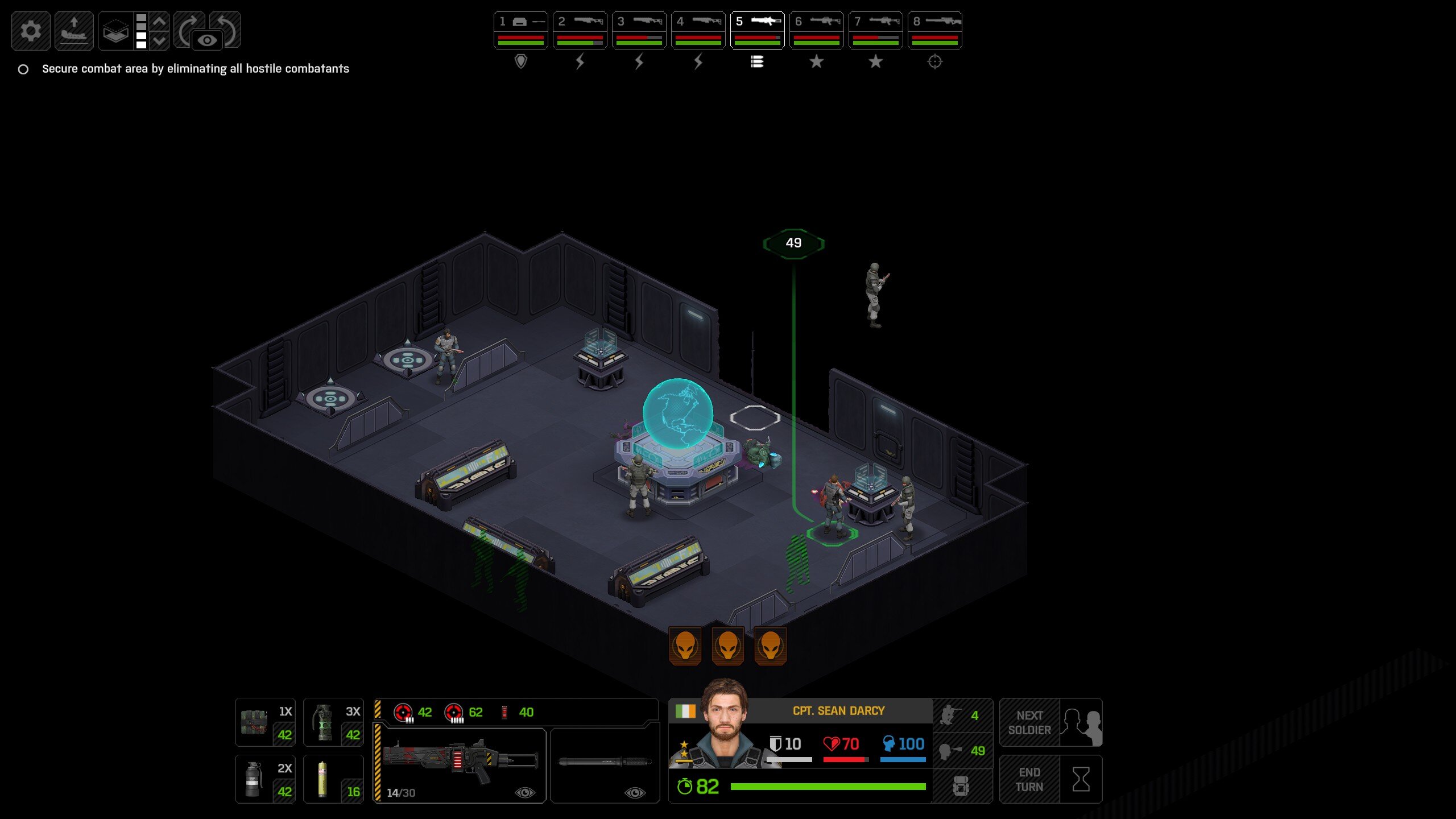Select the green grenade with 3X count
The image size is (1456, 819).
(x=333, y=722)
